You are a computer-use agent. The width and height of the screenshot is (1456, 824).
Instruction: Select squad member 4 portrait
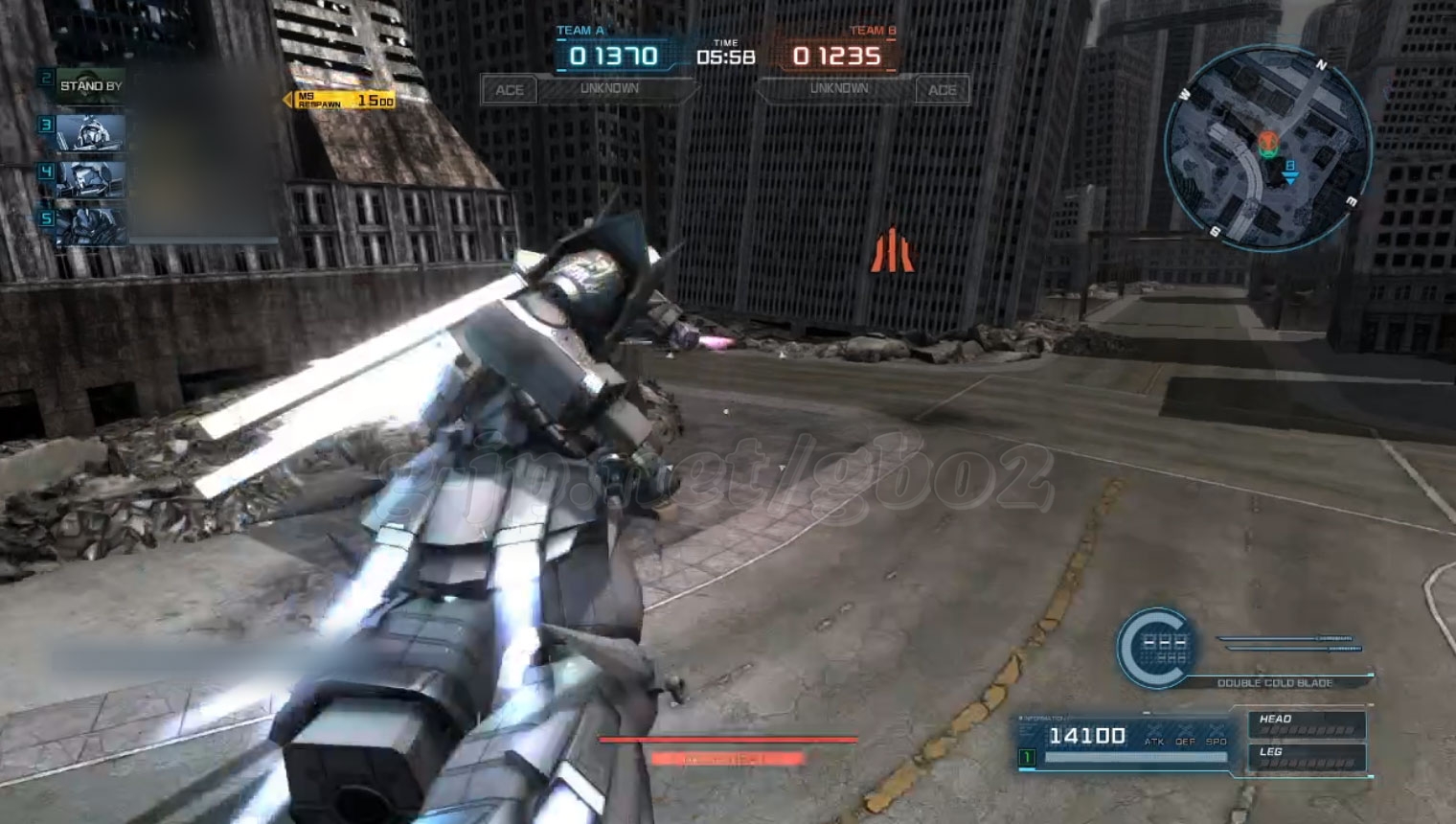pyautogui.click(x=90, y=179)
